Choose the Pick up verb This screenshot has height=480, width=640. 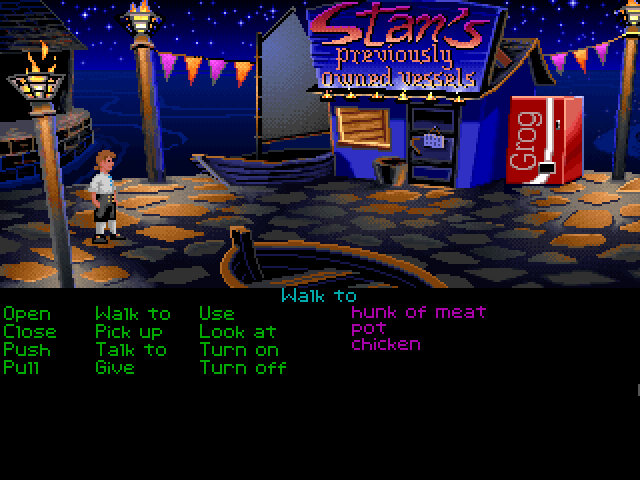(x=129, y=332)
